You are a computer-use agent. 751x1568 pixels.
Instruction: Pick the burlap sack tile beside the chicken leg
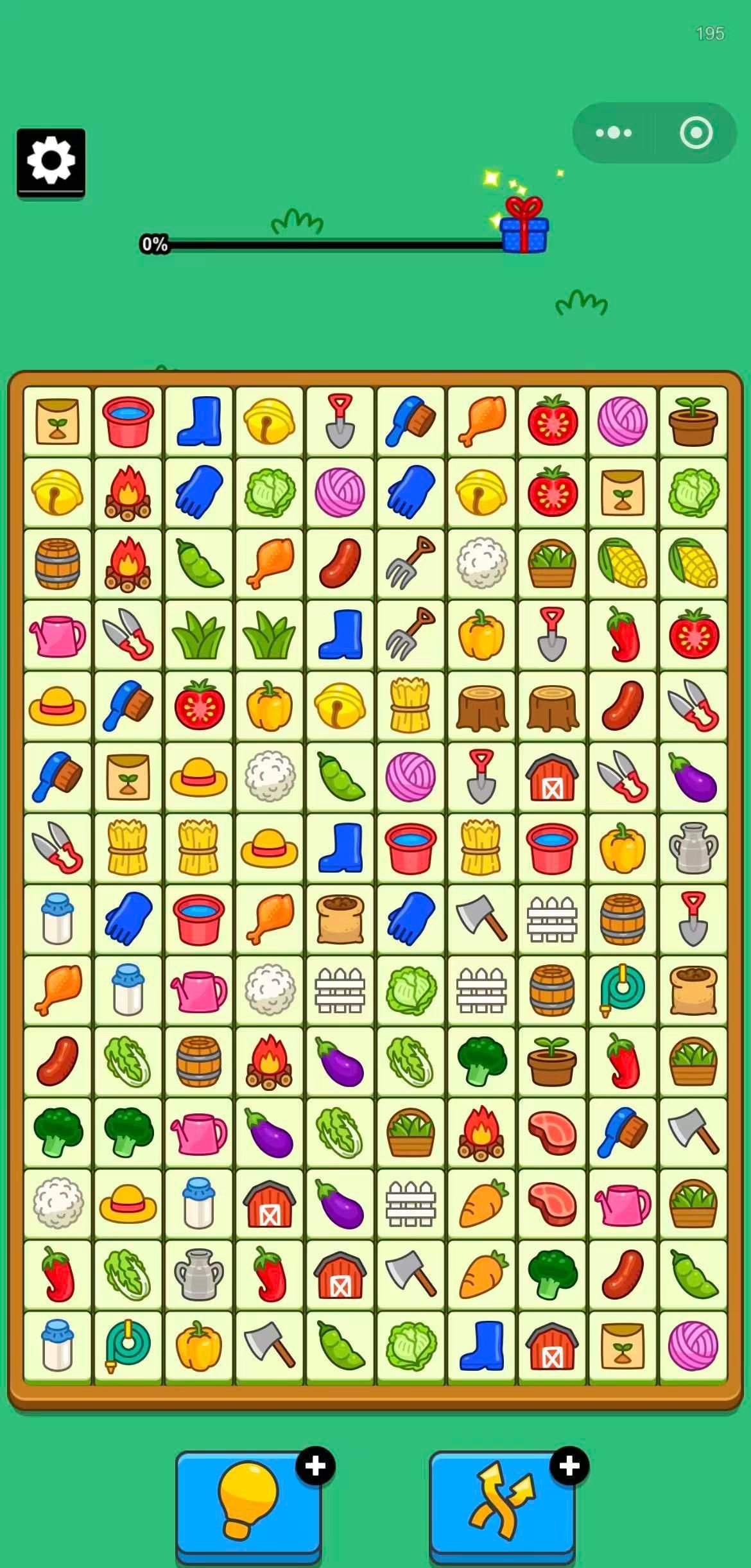(340, 919)
